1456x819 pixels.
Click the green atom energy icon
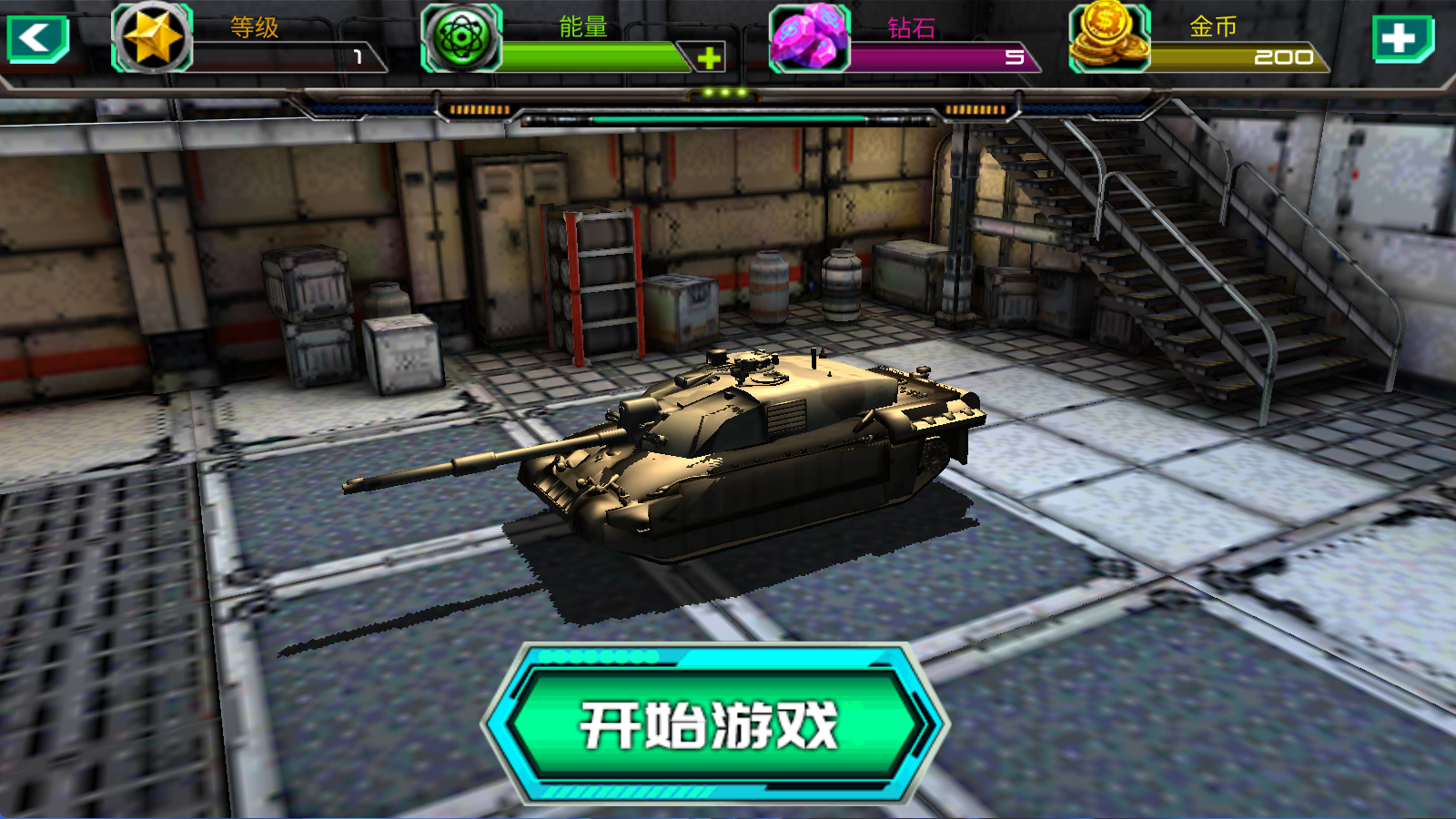pos(464,36)
